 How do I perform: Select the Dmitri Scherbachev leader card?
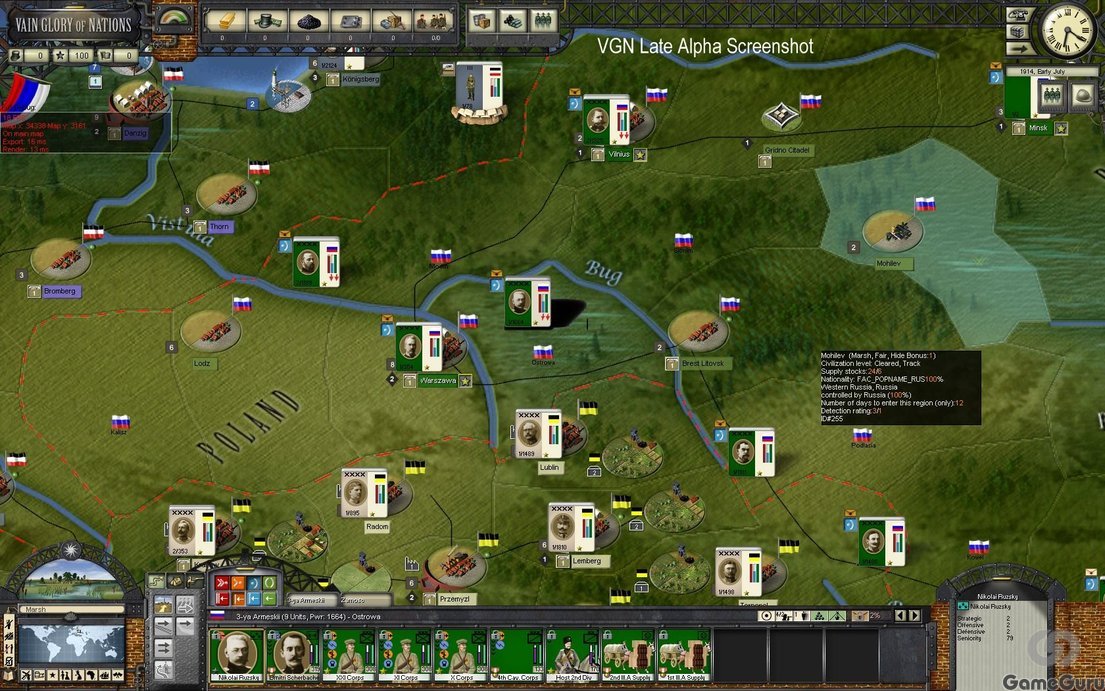(294, 652)
